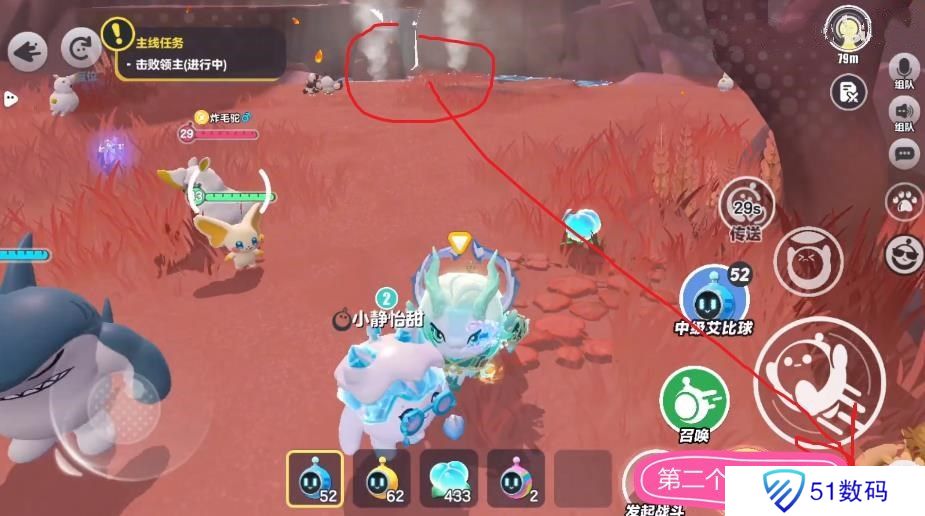
Task: Open the chat bubble button
Action: [904, 154]
